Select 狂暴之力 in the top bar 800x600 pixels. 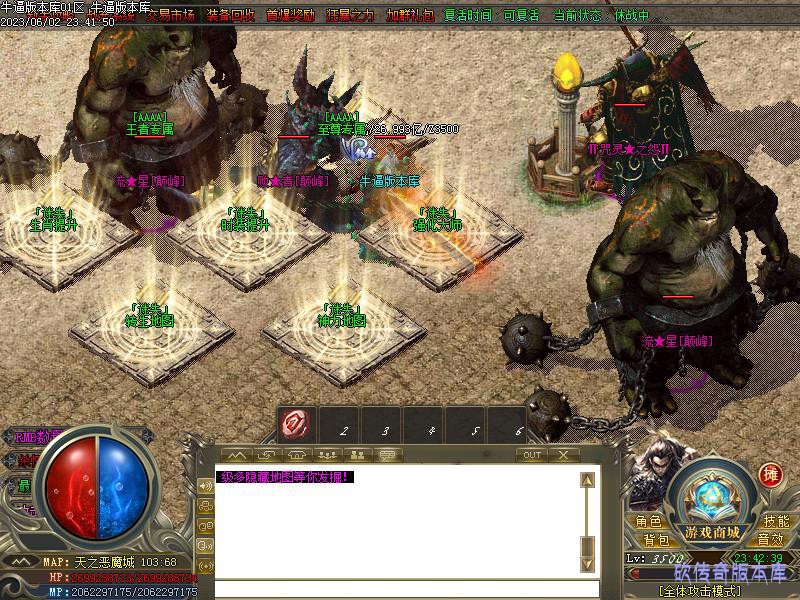pos(351,16)
